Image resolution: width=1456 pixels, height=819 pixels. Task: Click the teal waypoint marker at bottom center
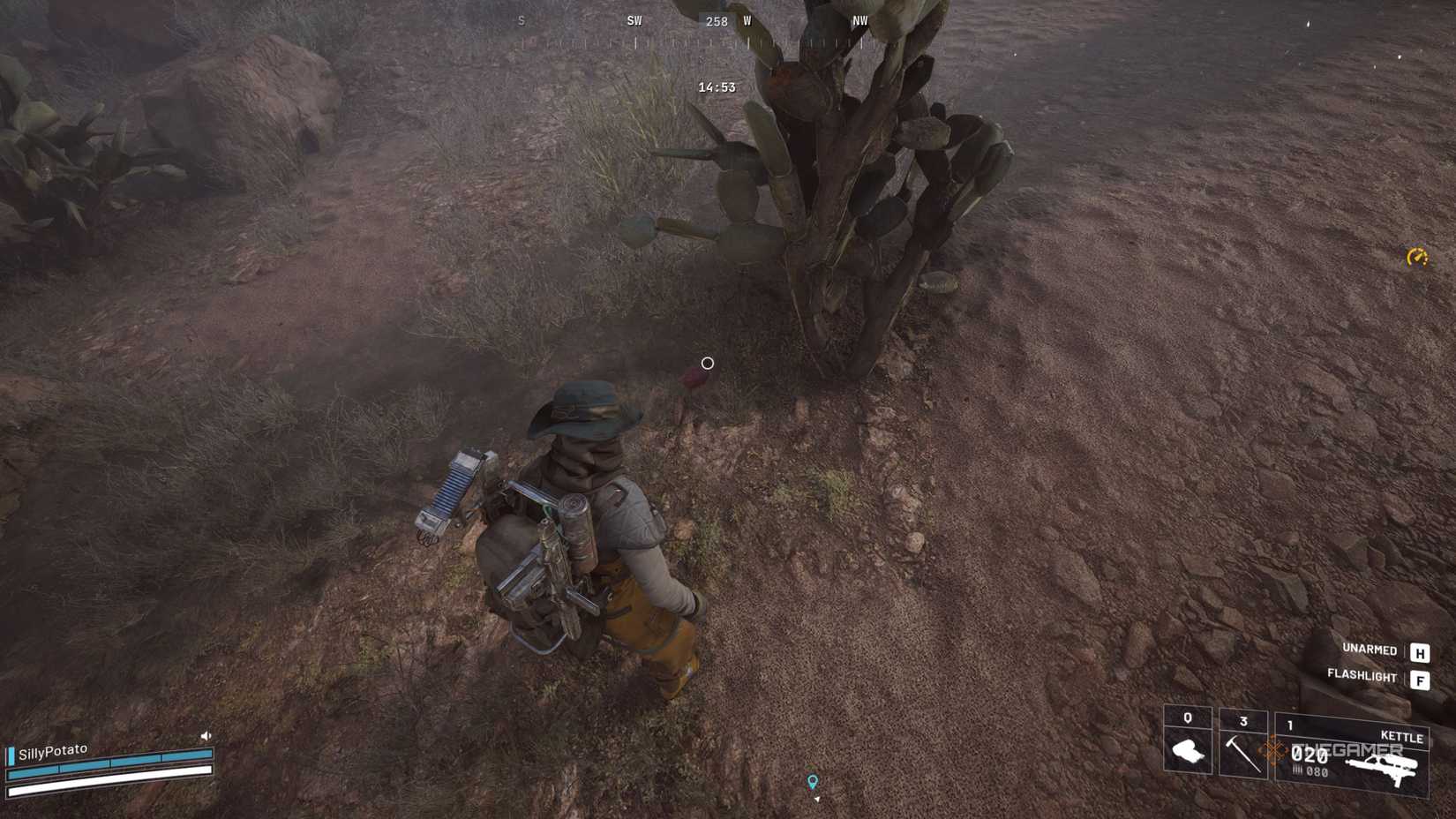tap(811, 780)
